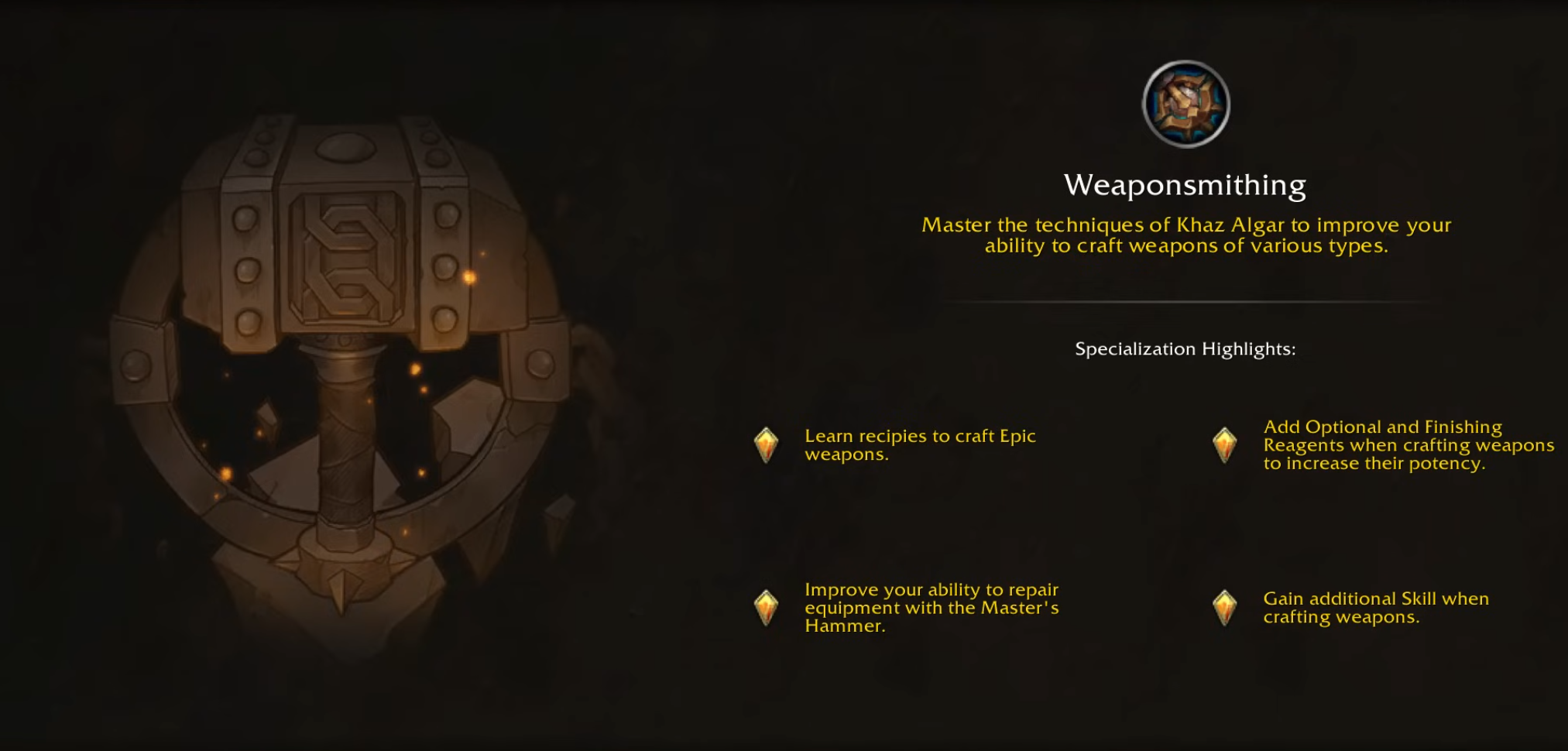This screenshot has width=1568, height=751.
Task: Select the anvil symbol inside the profession icon
Action: 1185,106
